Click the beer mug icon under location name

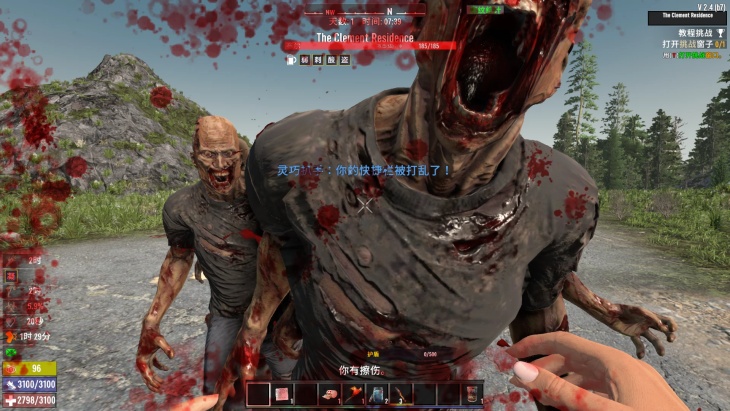(x=290, y=60)
